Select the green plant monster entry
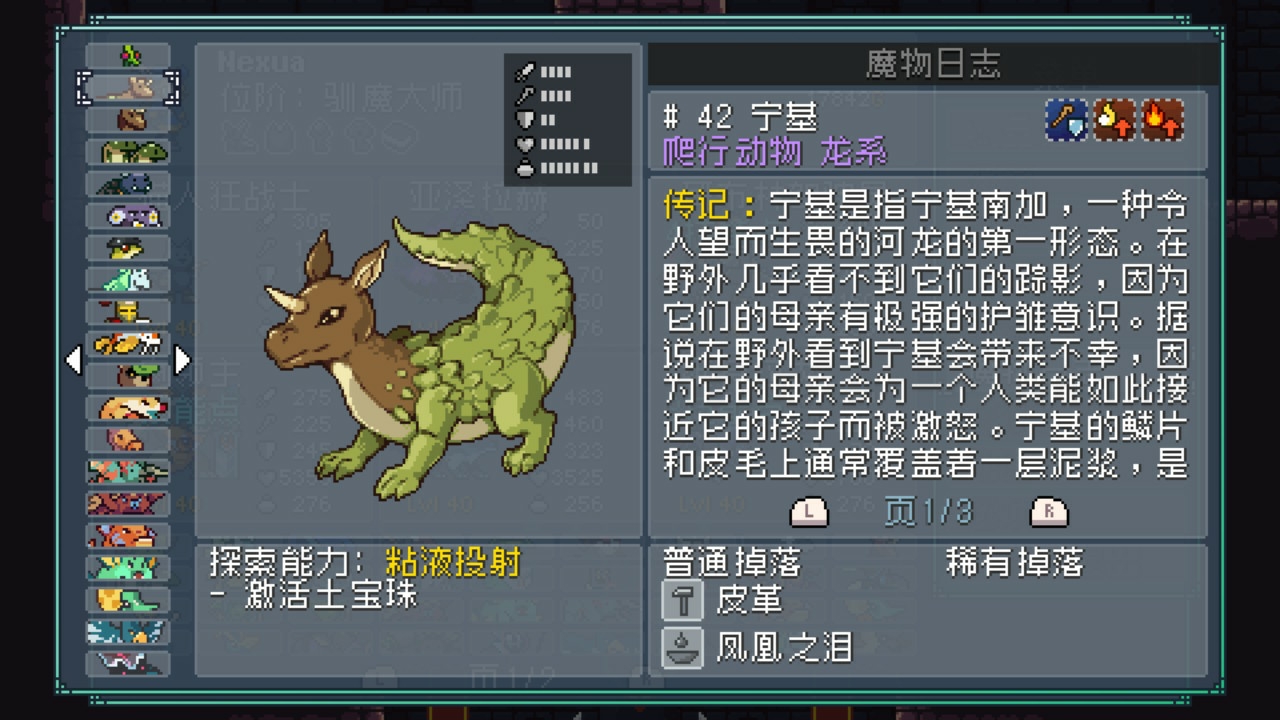This screenshot has height=720, width=1280. tap(128, 56)
